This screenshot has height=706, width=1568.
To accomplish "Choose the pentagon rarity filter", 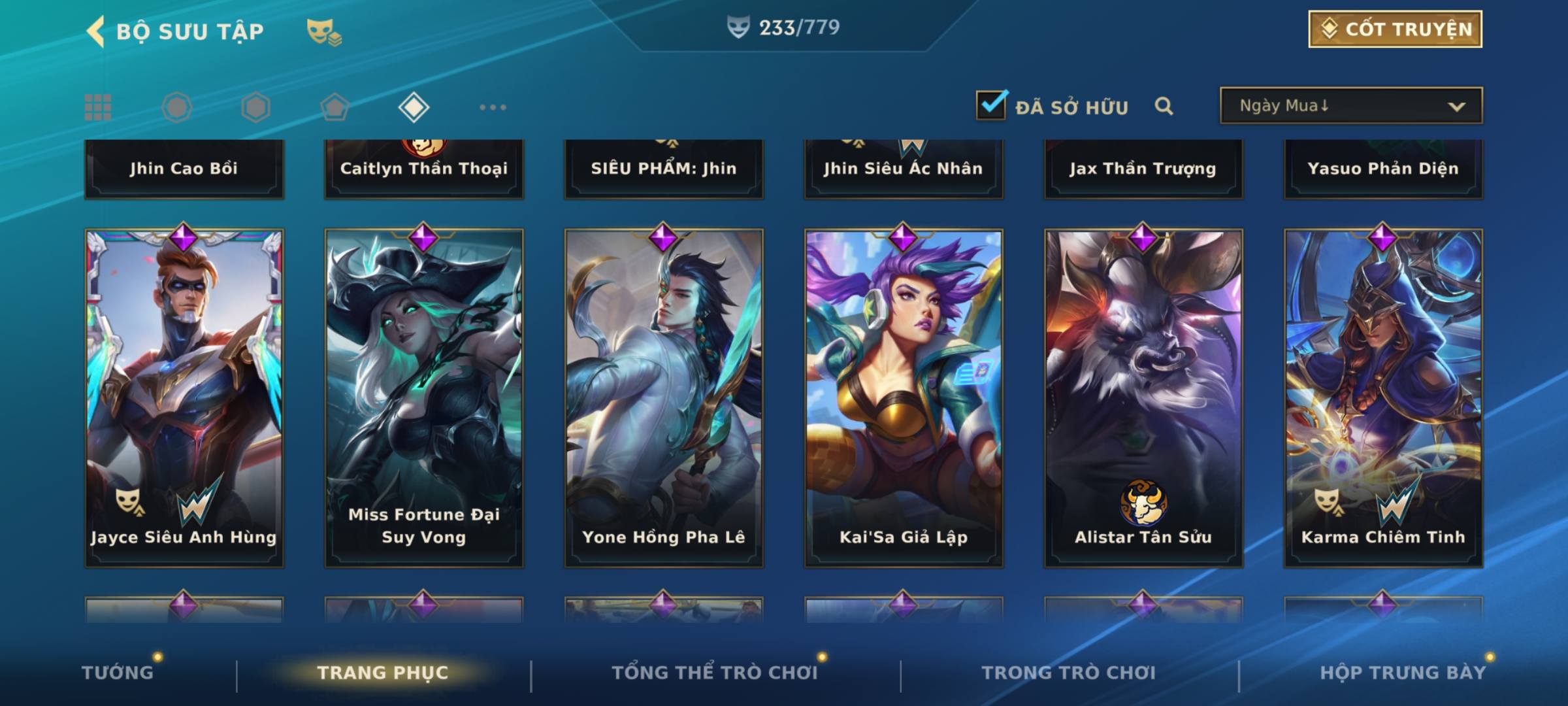I will tap(335, 107).
